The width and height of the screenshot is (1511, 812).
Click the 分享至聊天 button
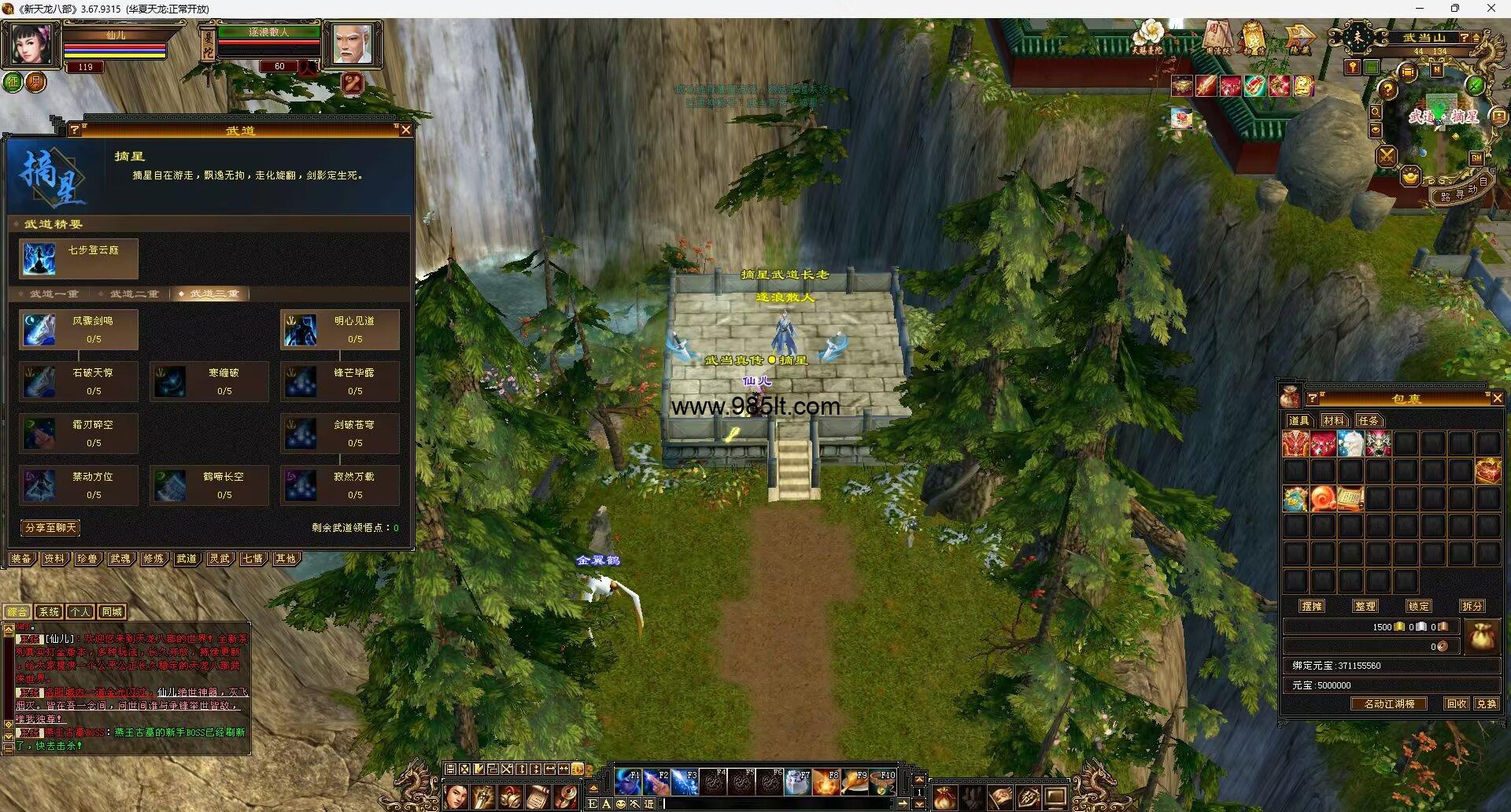(50, 528)
